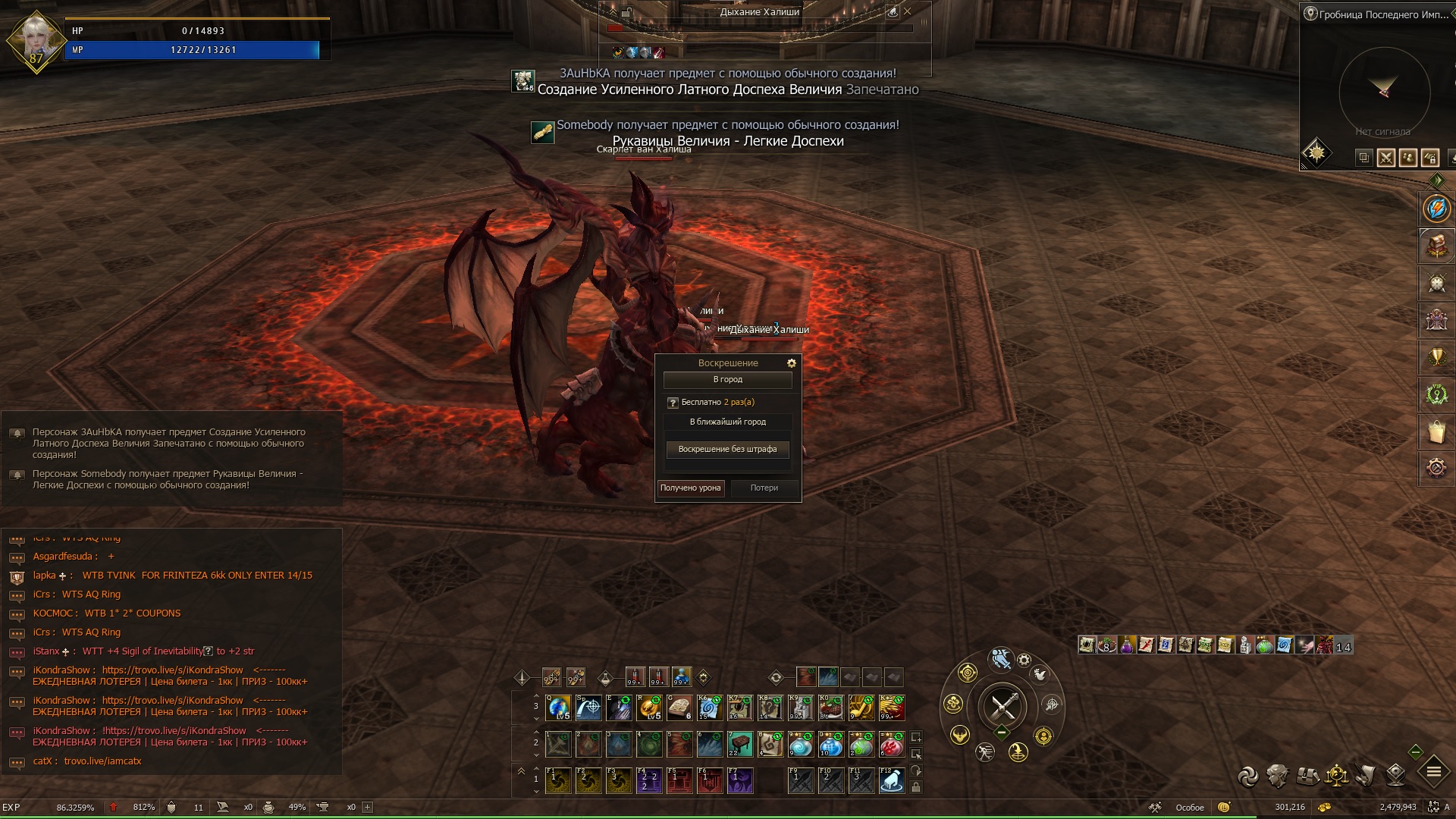Choose "В ближайший город" resurrection option
This screenshot has height=819, width=1456.
point(727,422)
